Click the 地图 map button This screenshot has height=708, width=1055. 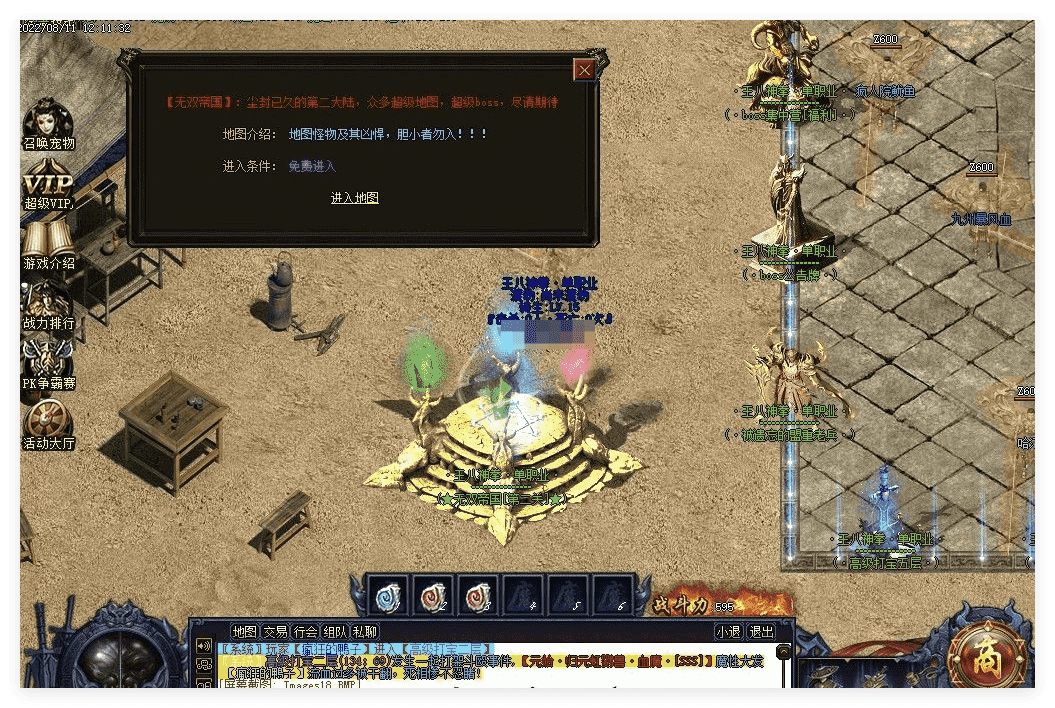(244, 632)
